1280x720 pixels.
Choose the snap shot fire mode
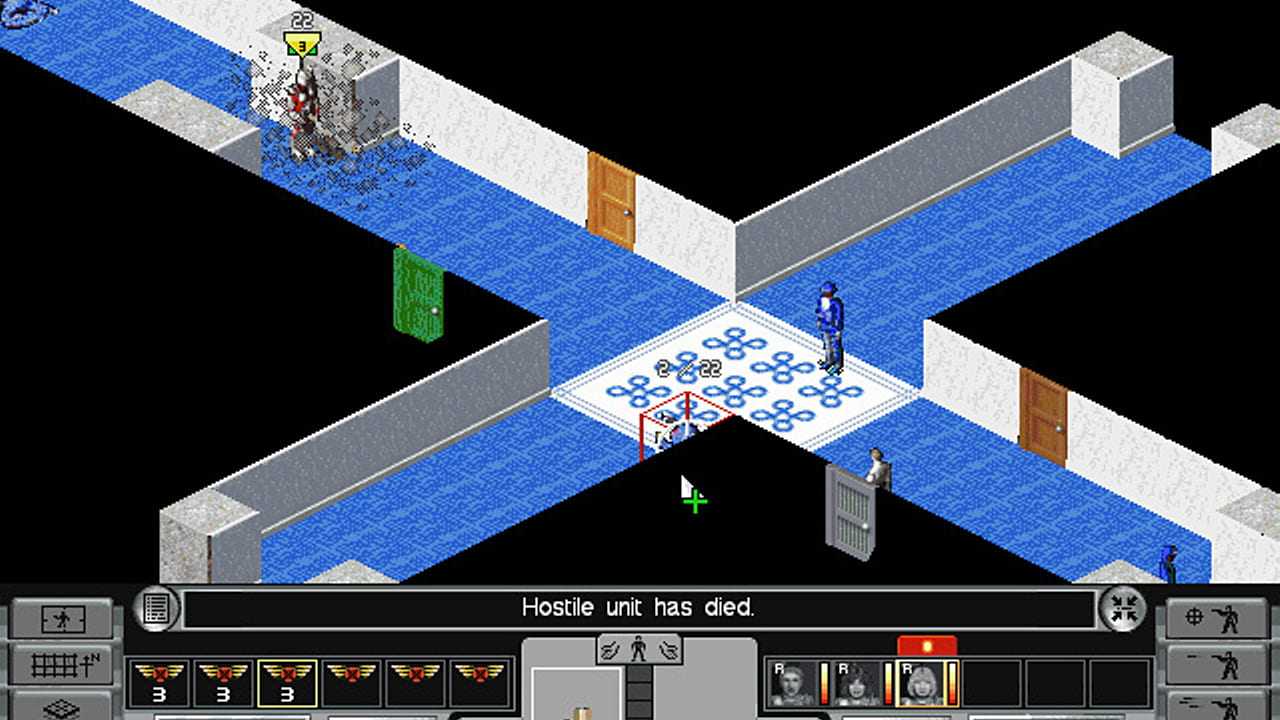click(1210, 663)
